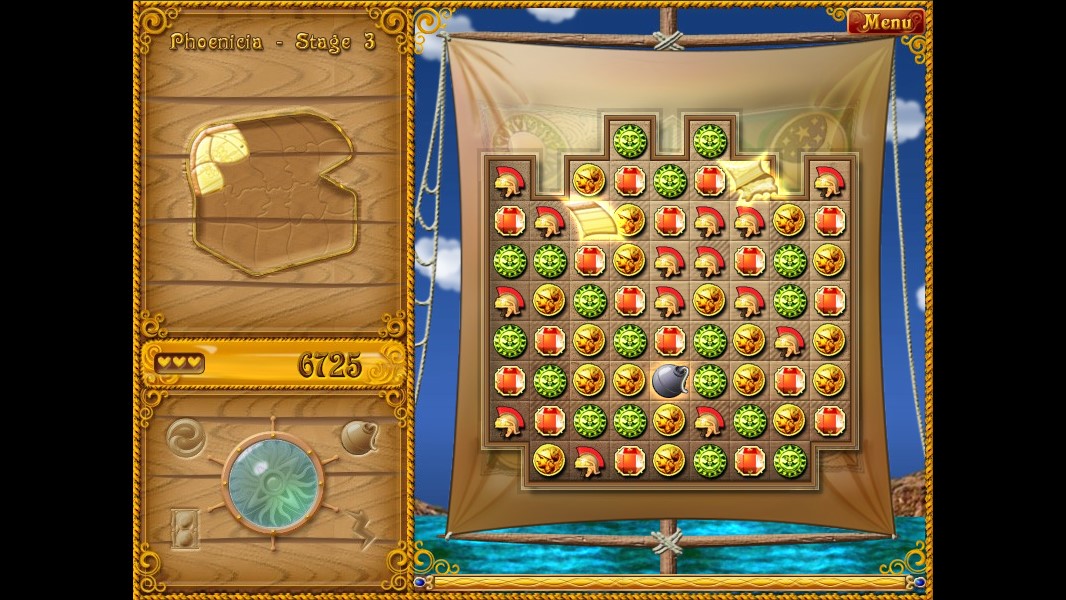Select the hourglass power-up icon
1066x600 pixels.
tap(185, 528)
